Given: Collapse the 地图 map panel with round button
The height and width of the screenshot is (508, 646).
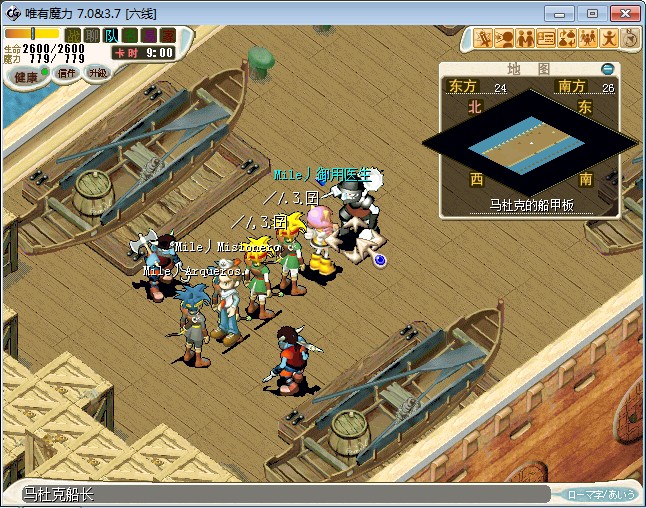Looking at the screenshot, I should coord(607,69).
